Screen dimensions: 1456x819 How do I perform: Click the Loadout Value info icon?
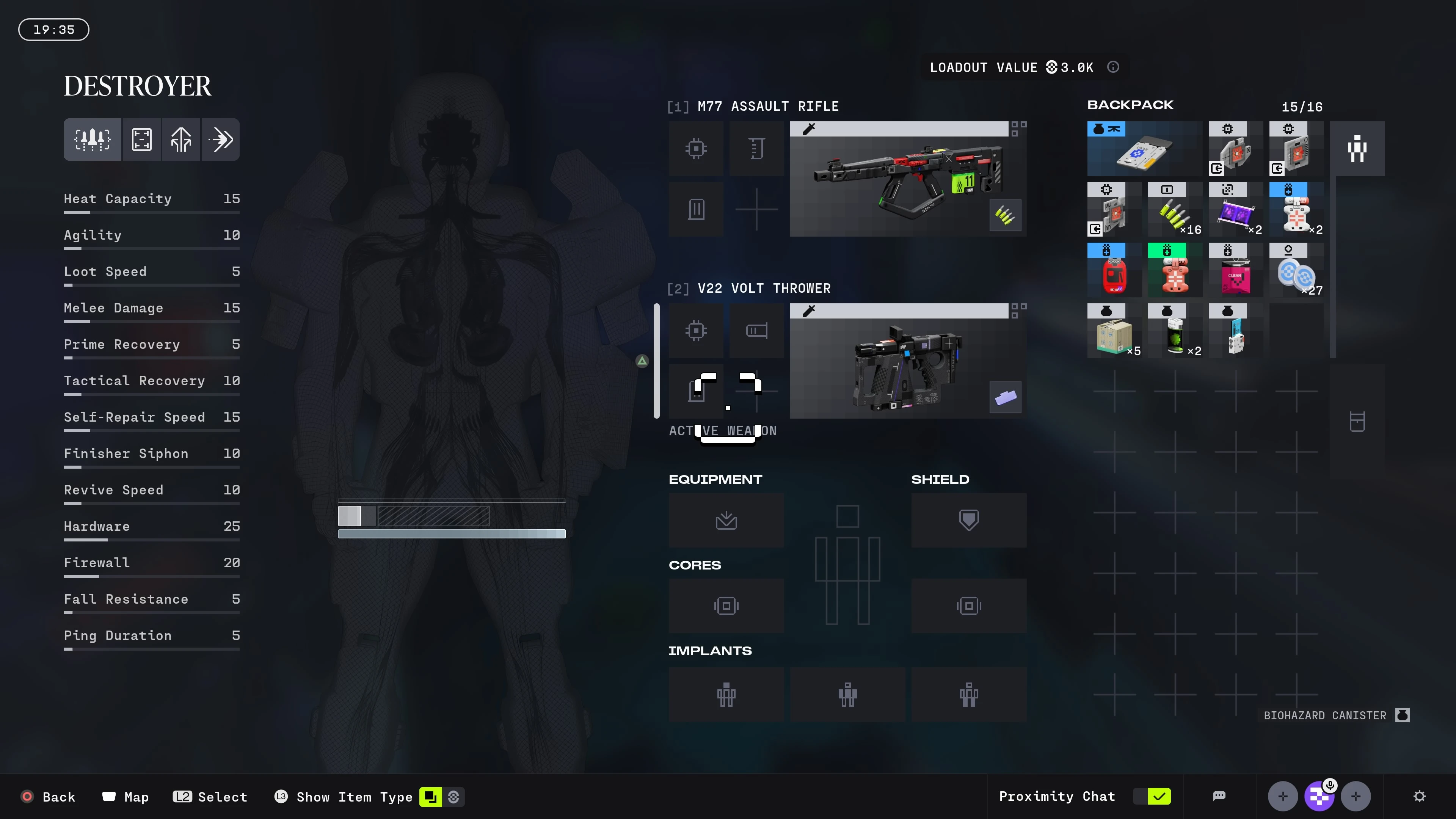(1113, 67)
